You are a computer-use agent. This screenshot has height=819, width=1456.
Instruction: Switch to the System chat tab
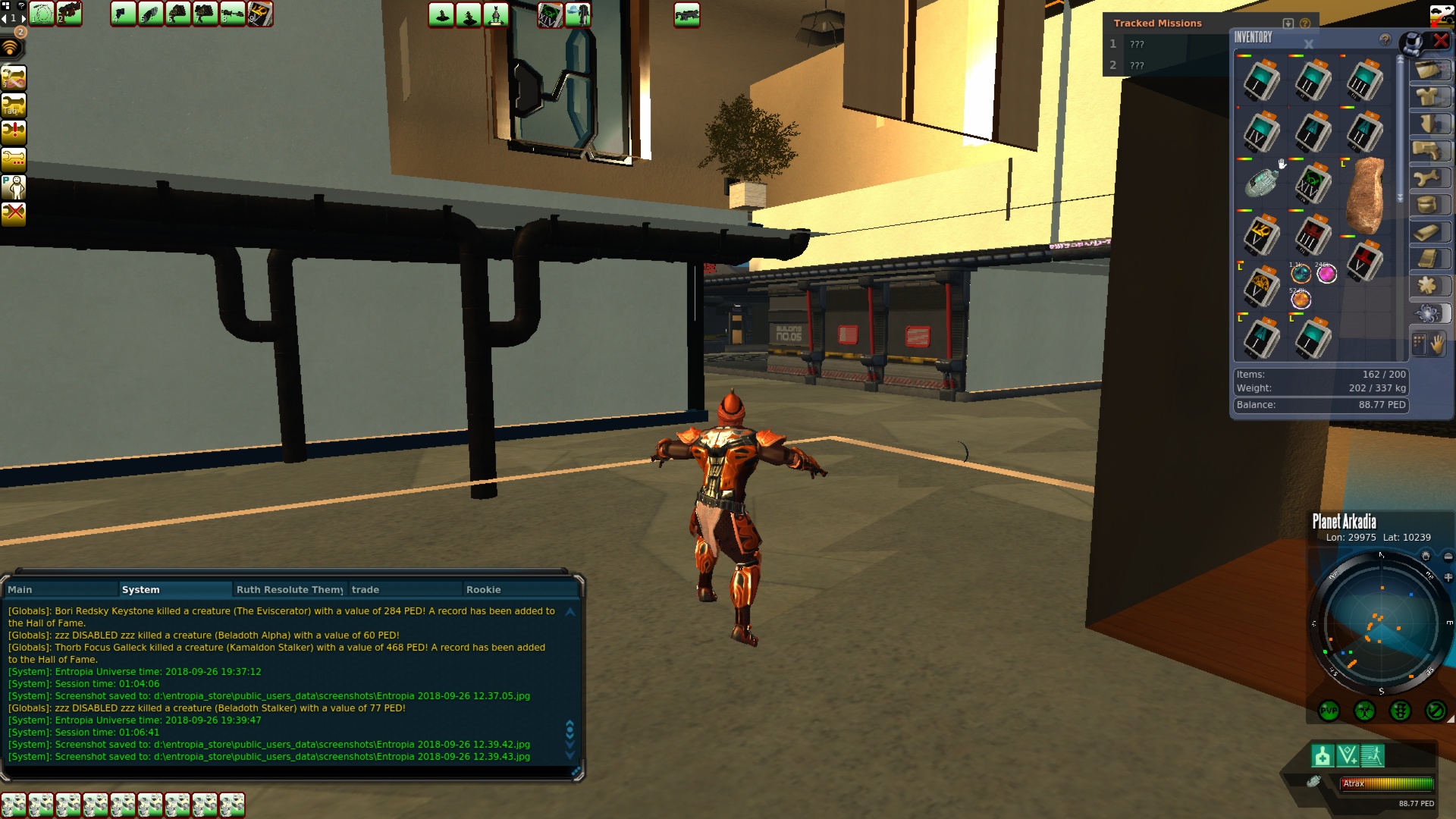click(141, 589)
